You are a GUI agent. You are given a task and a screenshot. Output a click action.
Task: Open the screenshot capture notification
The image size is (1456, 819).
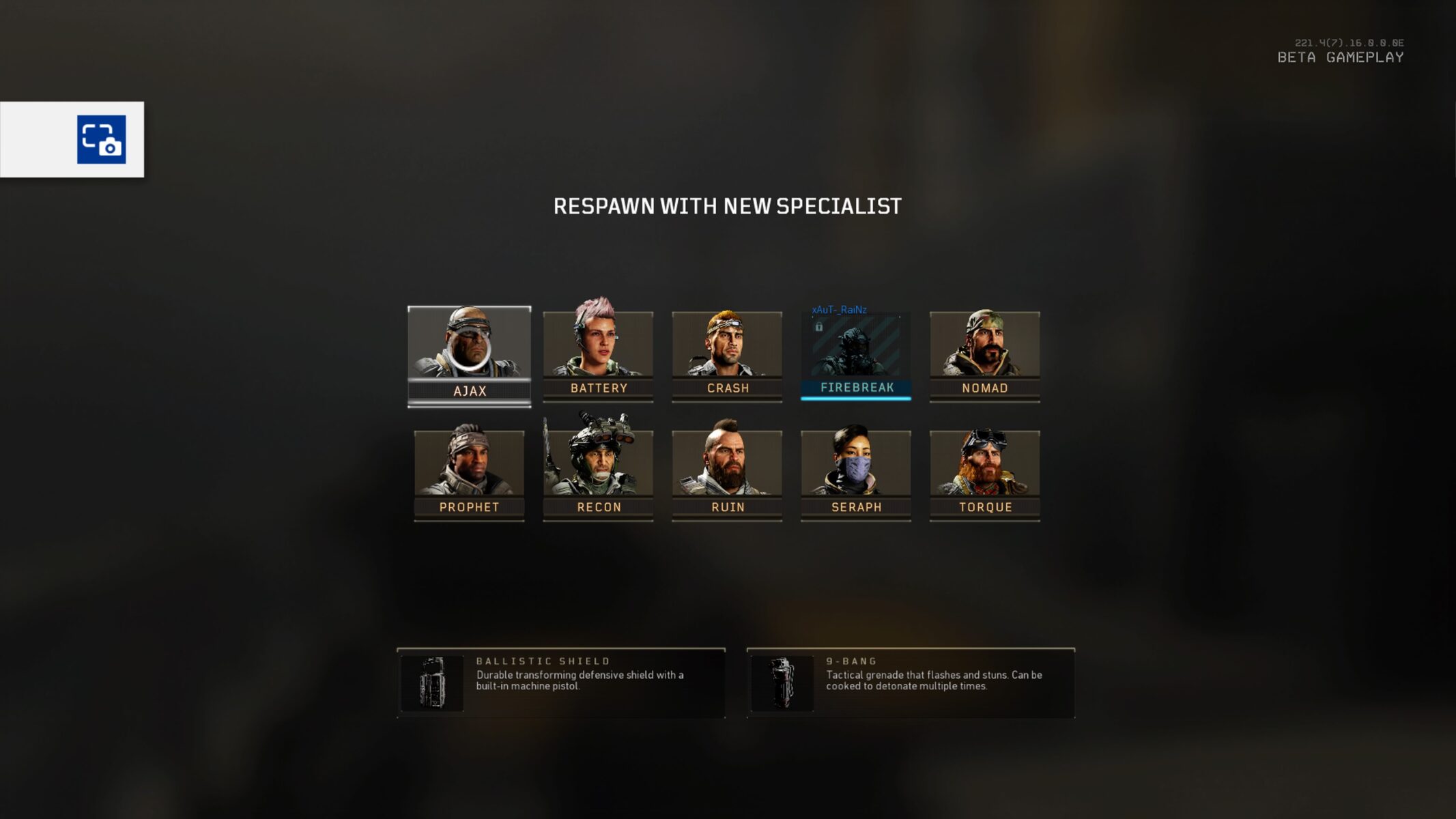pyautogui.click(x=101, y=139)
